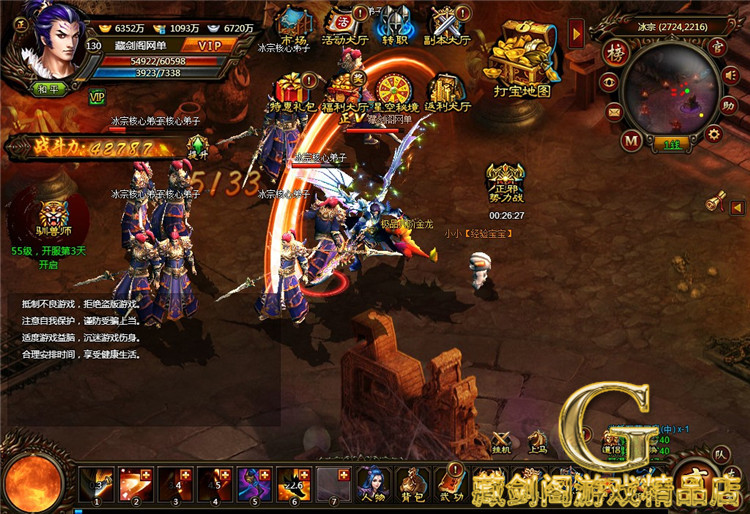Claim the 特惠礼包 gift pack

(291, 89)
